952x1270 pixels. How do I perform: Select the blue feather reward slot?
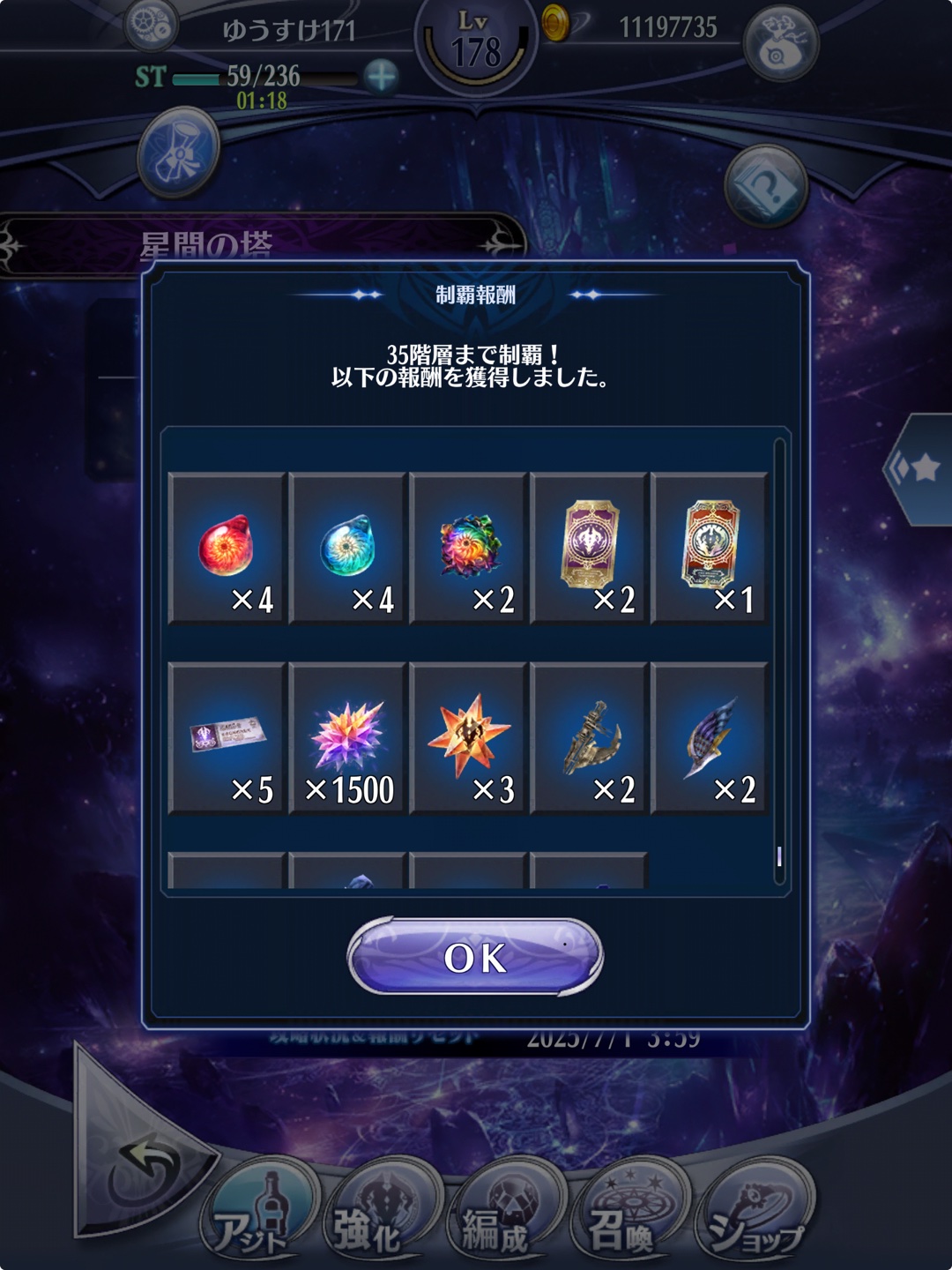click(710, 738)
